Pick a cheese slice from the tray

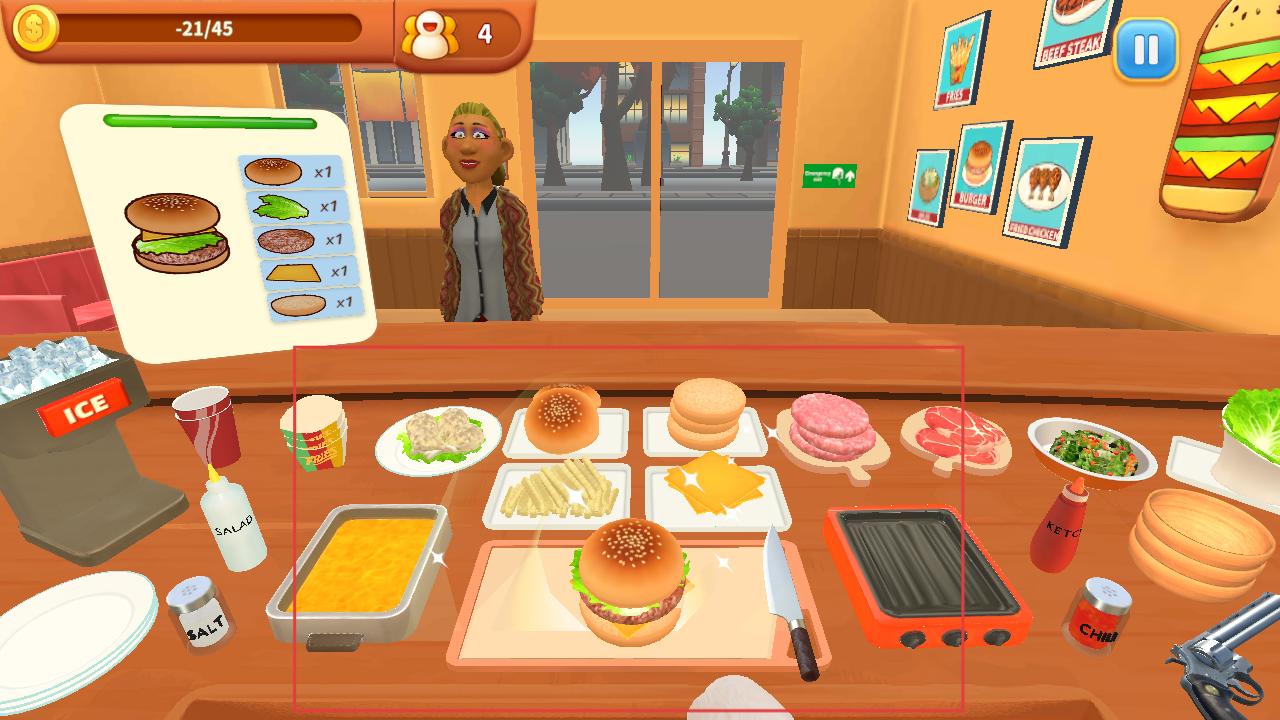coord(714,483)
